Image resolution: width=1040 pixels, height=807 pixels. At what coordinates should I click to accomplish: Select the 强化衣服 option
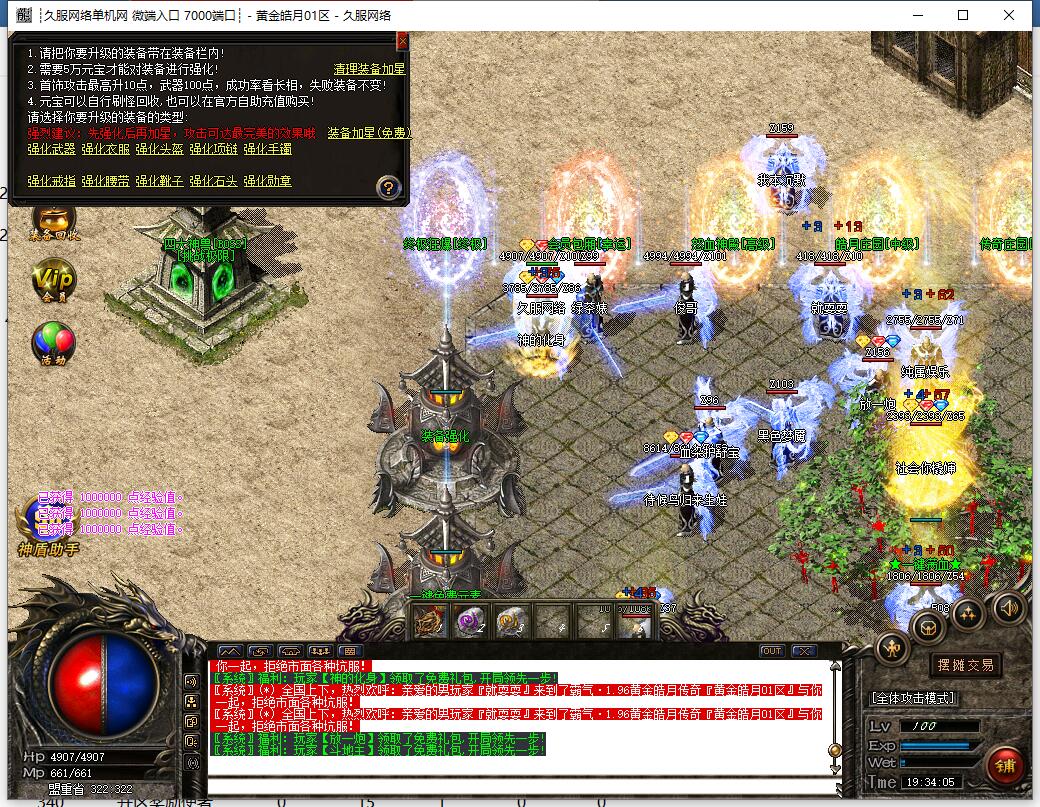point(105,149)
